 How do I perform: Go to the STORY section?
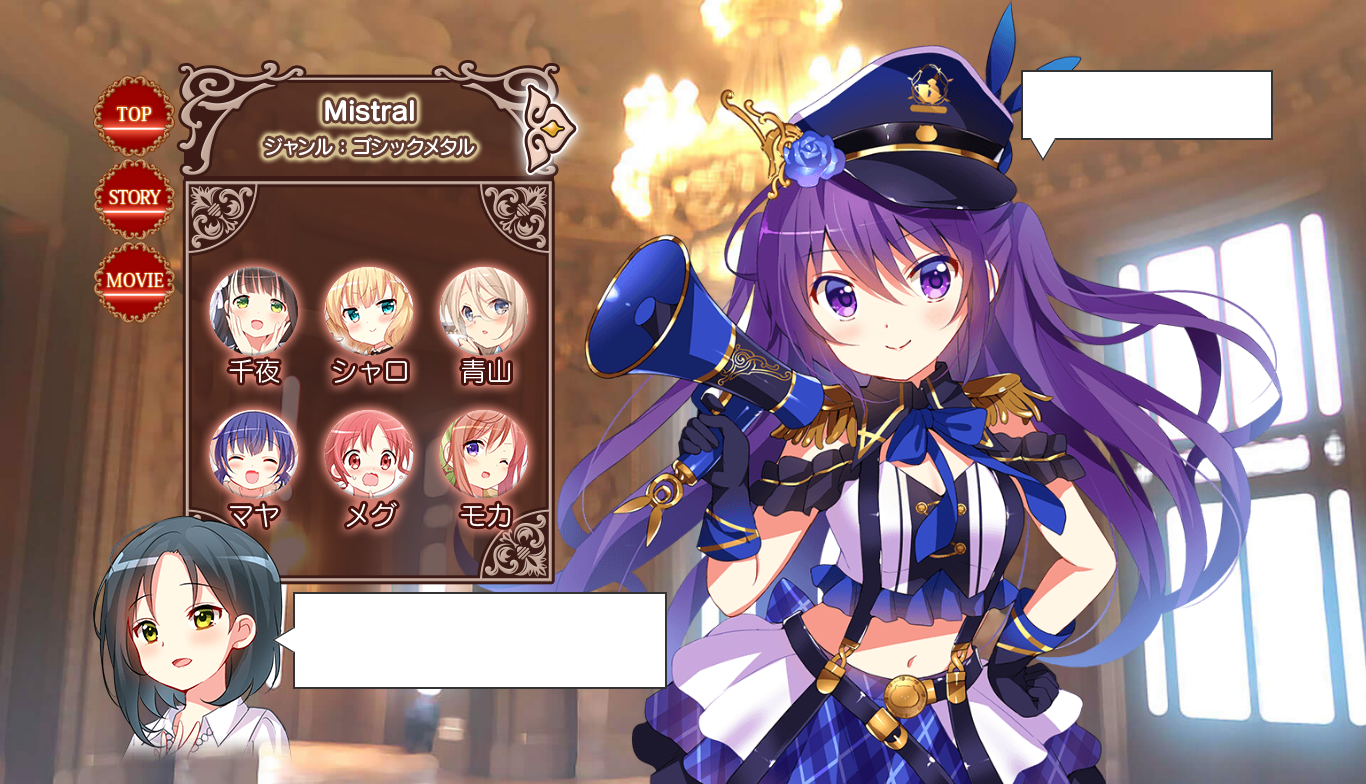[x=134, y=198]
